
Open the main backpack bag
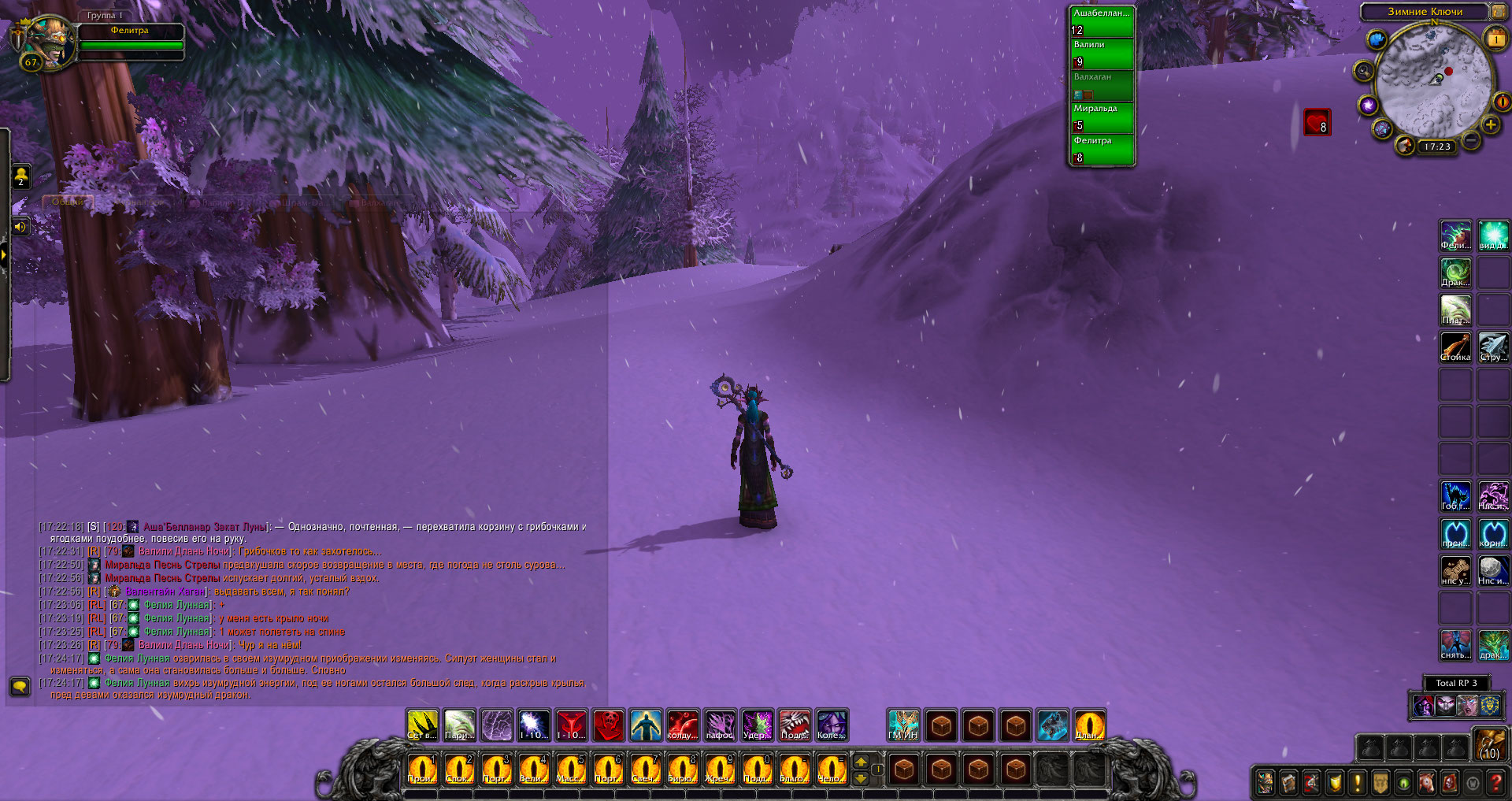coord(1490,744)
